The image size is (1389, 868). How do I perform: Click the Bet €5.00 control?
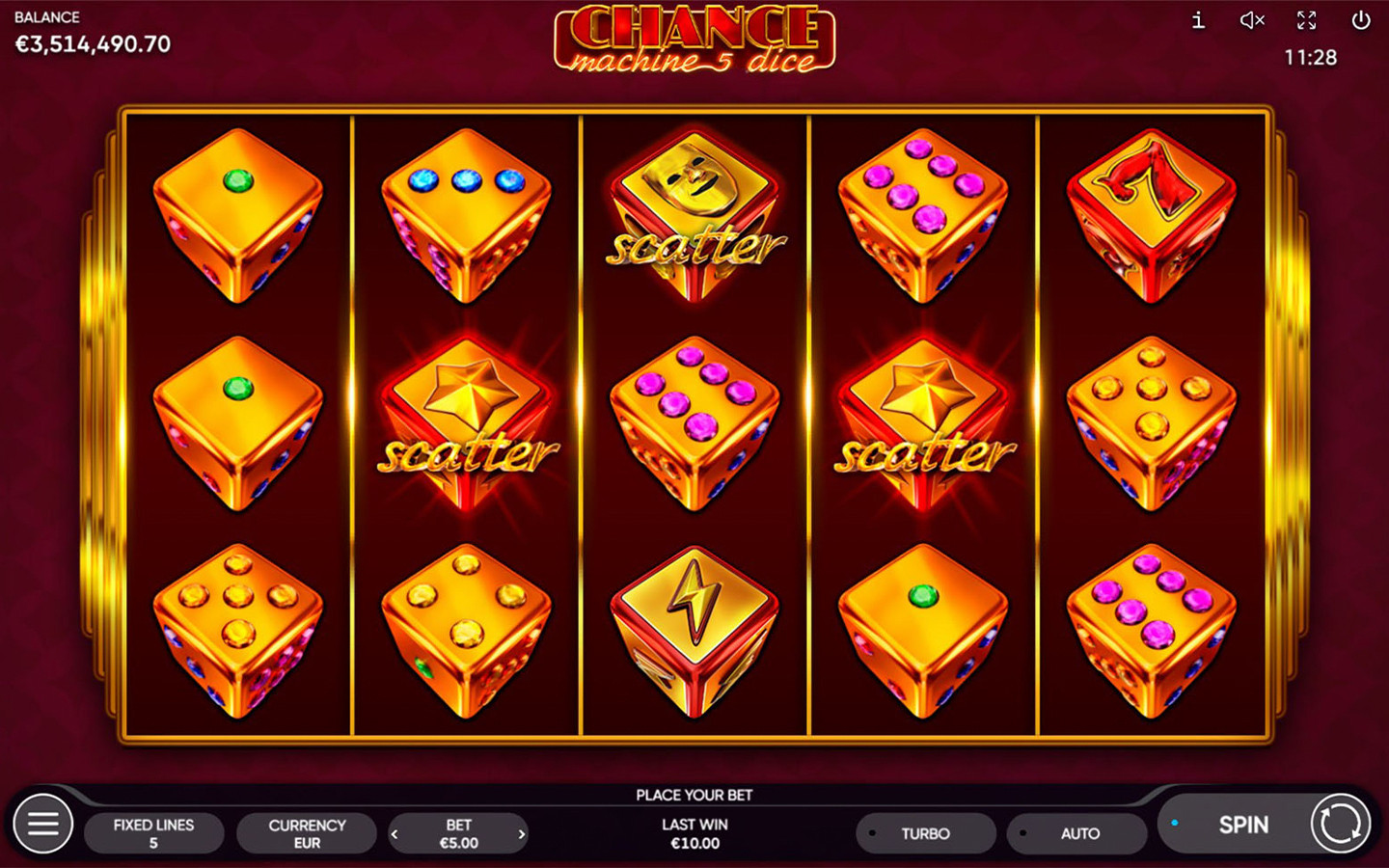pos(458,833)
